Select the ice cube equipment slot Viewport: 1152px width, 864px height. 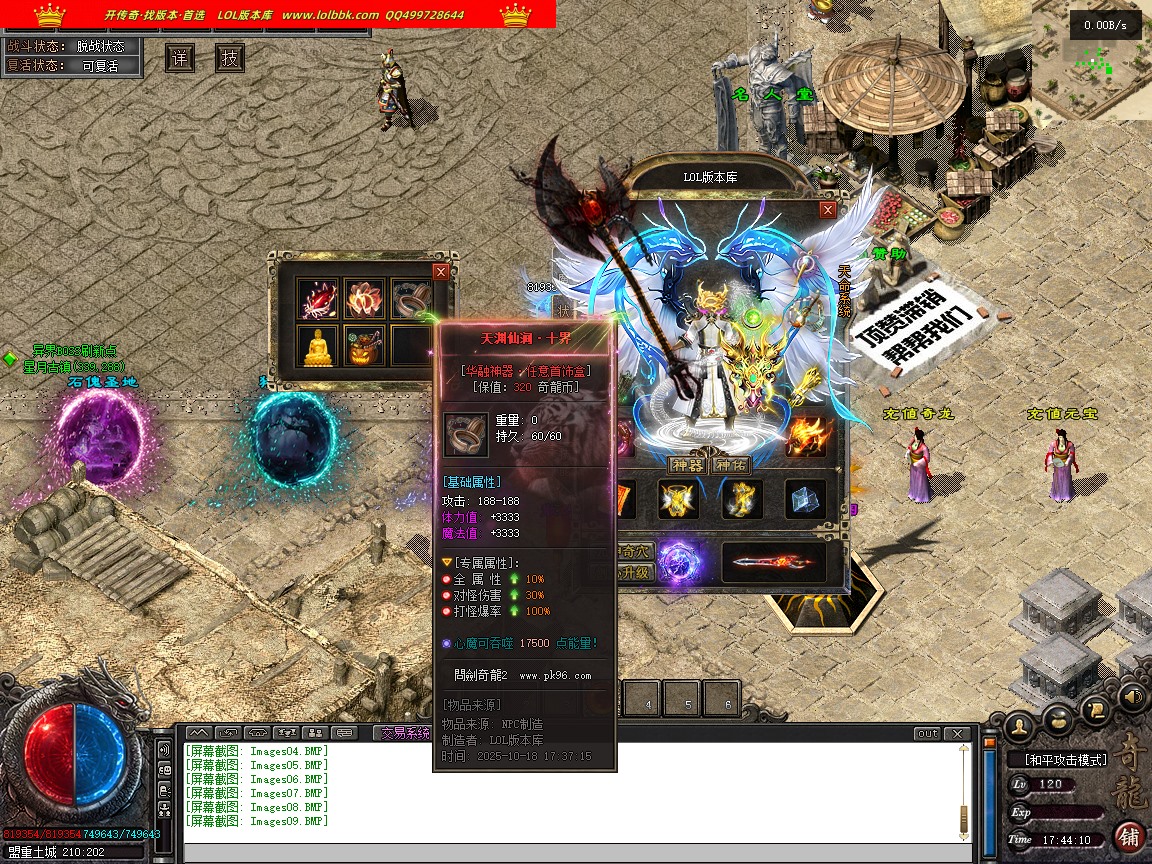pos(805,500)
